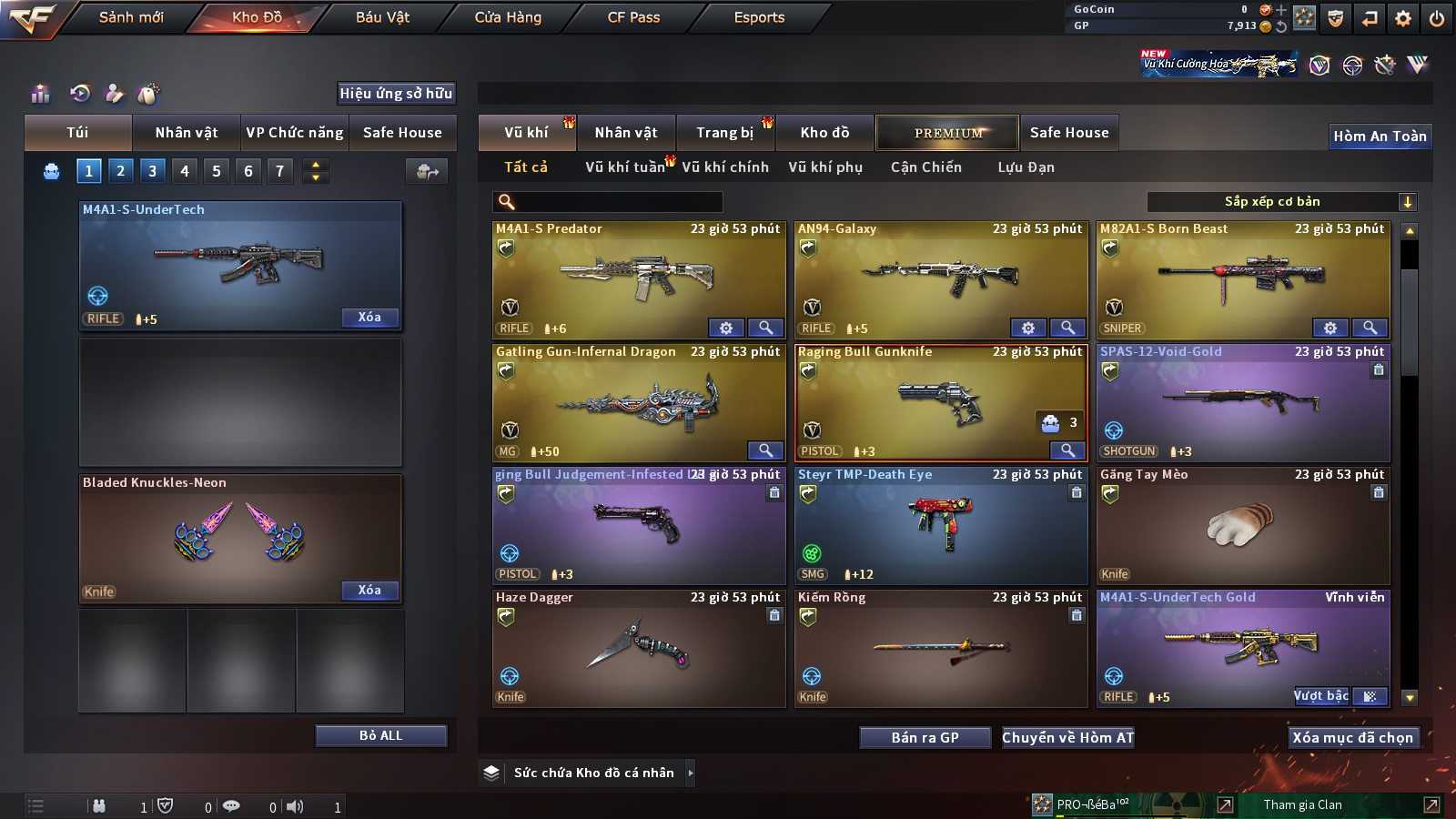Choose bag loadout number 3
Viewport: 1456px width, 819px height.
click(152, 170)
